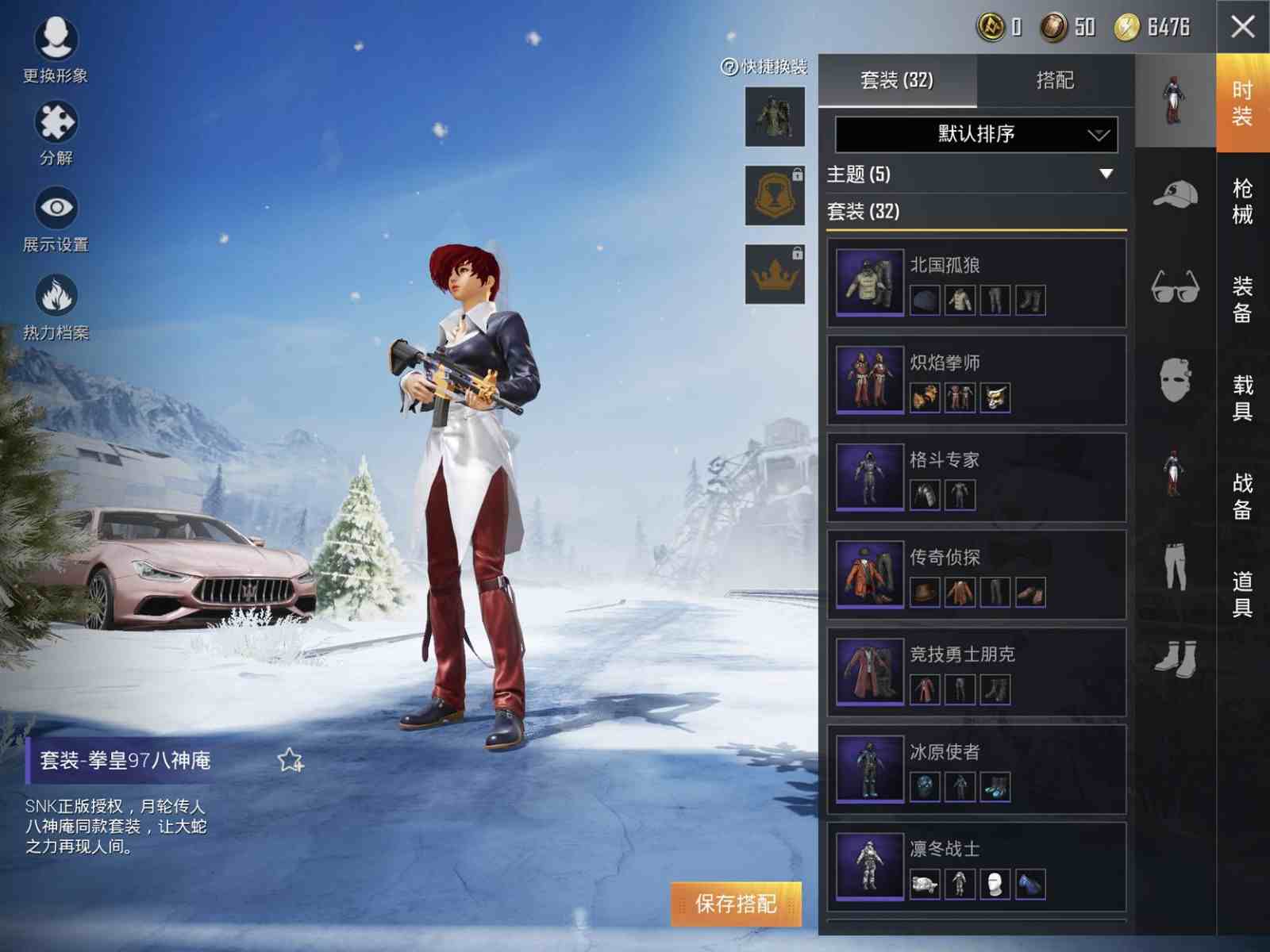Pick the 传奇侦探 outfit set
Viewport: 1270px width, 952px height.
(x=976, y=574)
